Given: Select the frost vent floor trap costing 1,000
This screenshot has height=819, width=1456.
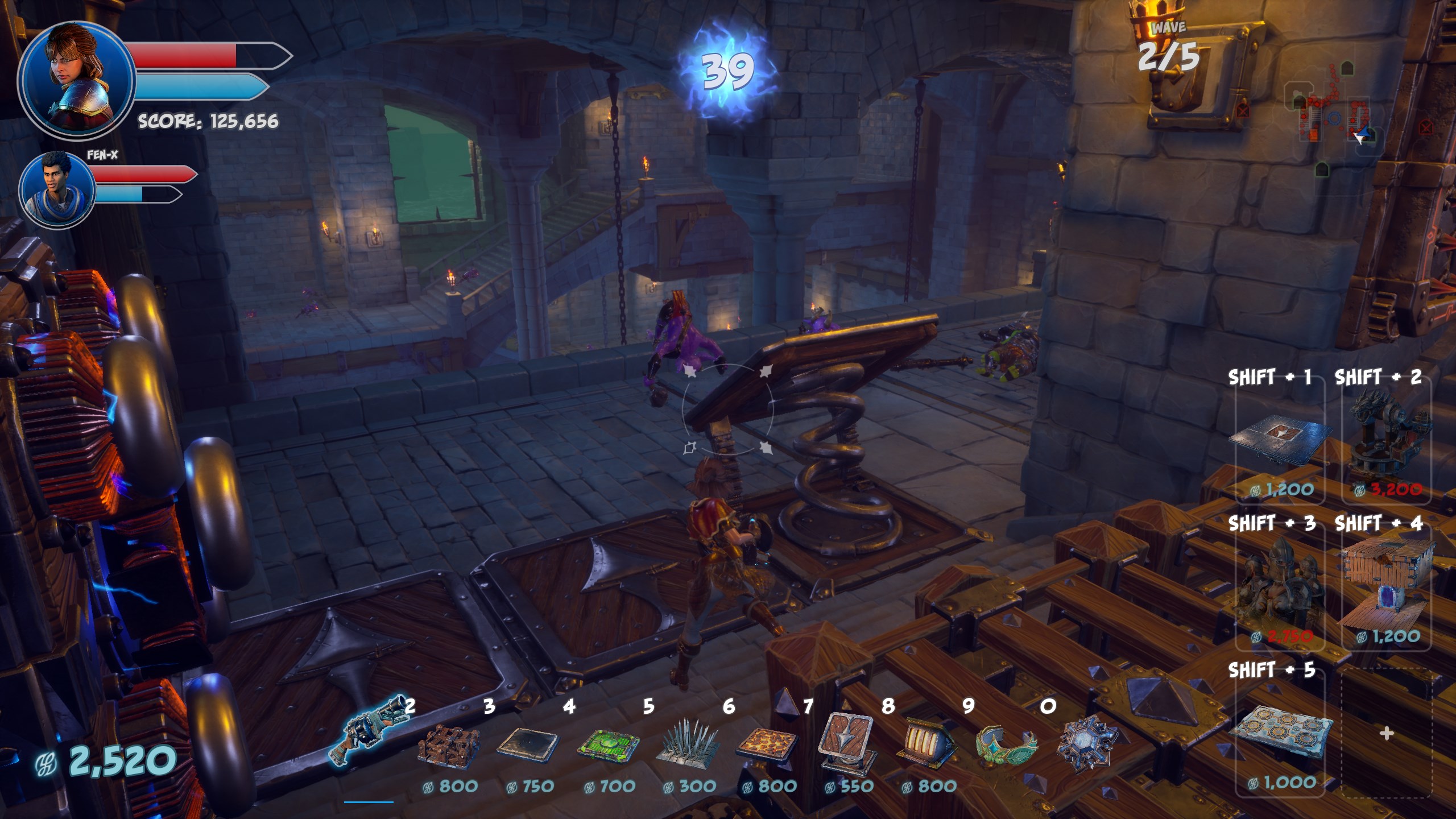Looking at the screenshot, I should pyautogui.click(x=1280, y=735).
